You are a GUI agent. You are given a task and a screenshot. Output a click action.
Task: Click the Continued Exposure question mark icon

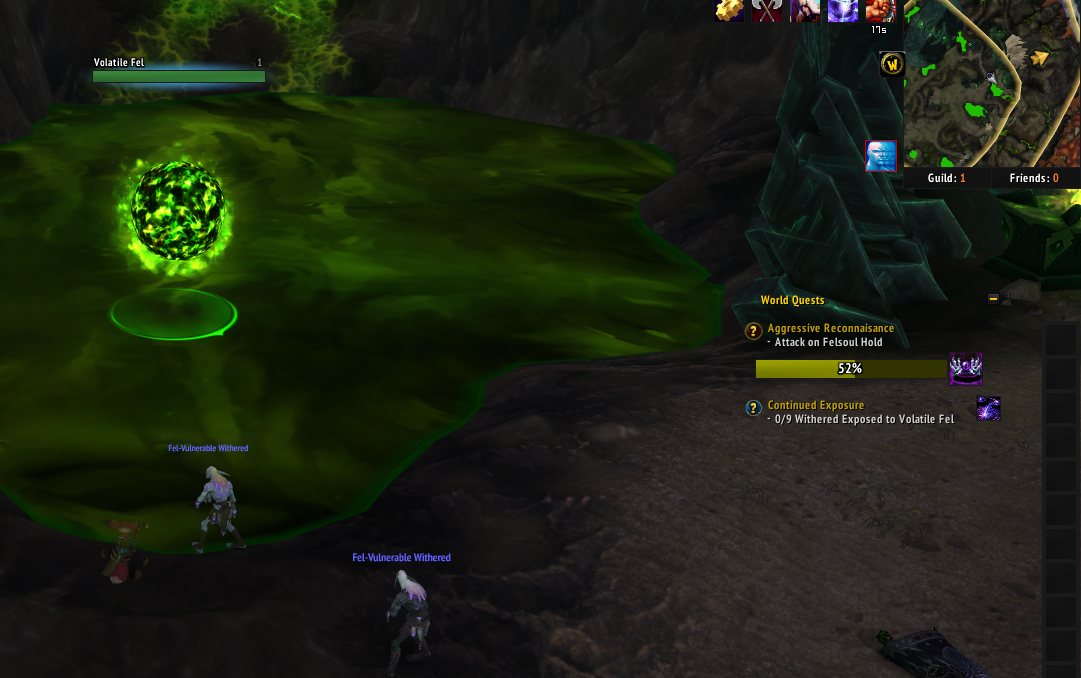tap(754, 408)
